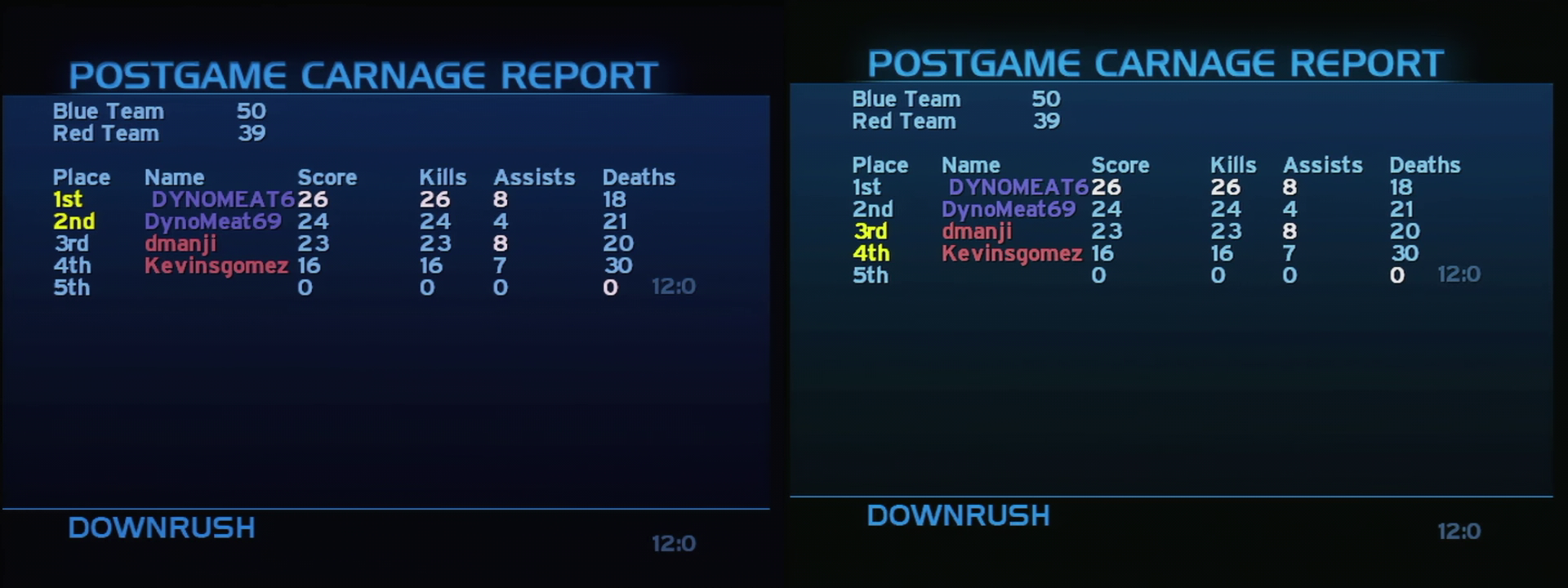Select the Assists header on left report

tap(534, 176)
